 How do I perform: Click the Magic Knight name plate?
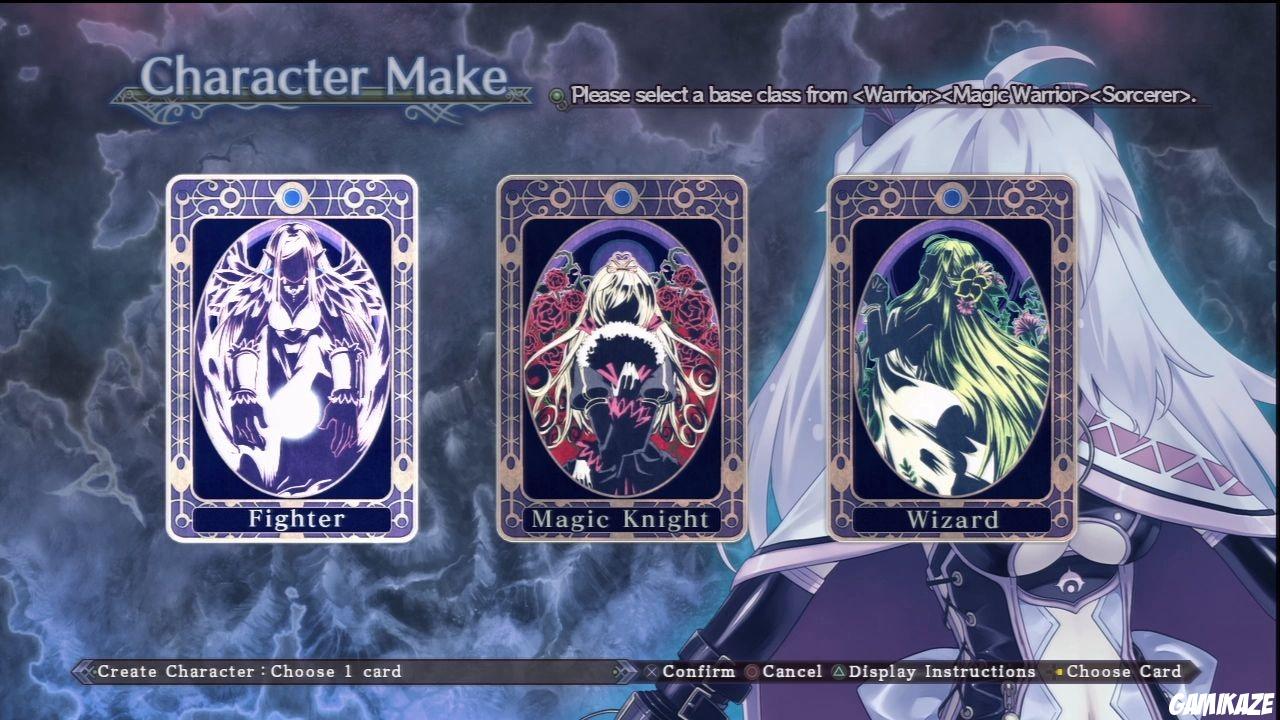(622, 519)
